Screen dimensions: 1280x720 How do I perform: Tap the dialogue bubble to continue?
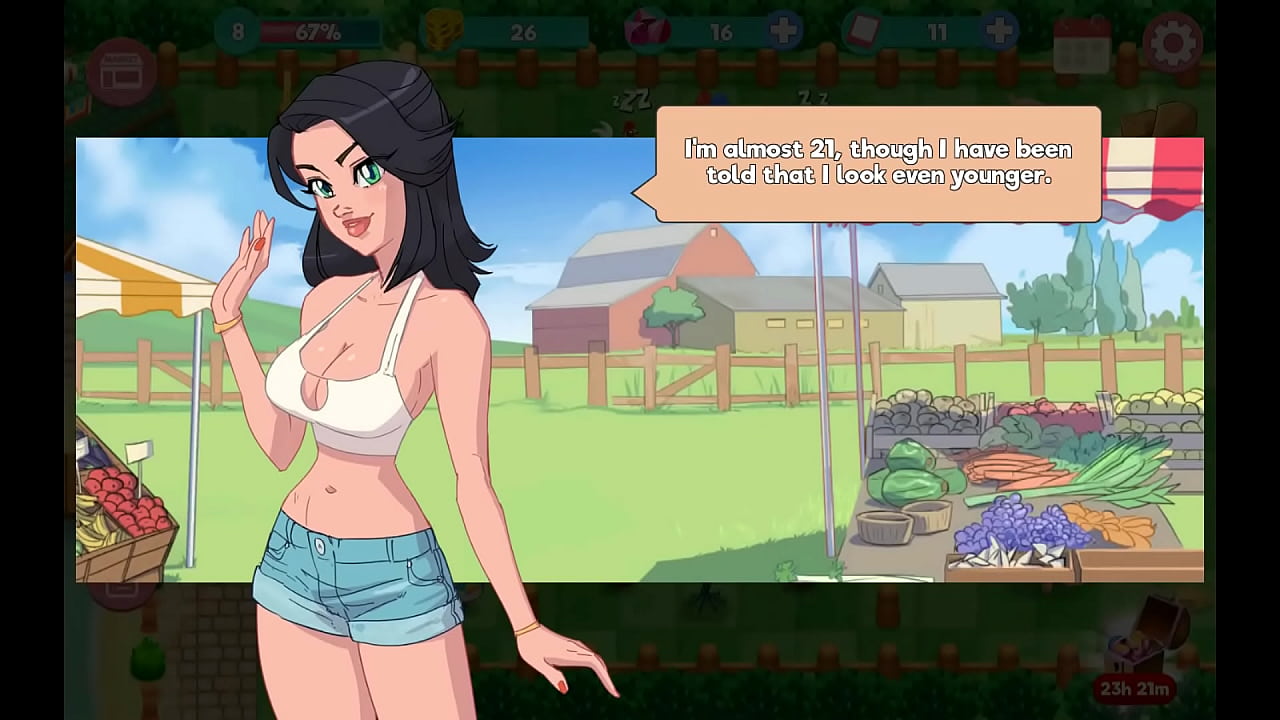pos(877,165)
